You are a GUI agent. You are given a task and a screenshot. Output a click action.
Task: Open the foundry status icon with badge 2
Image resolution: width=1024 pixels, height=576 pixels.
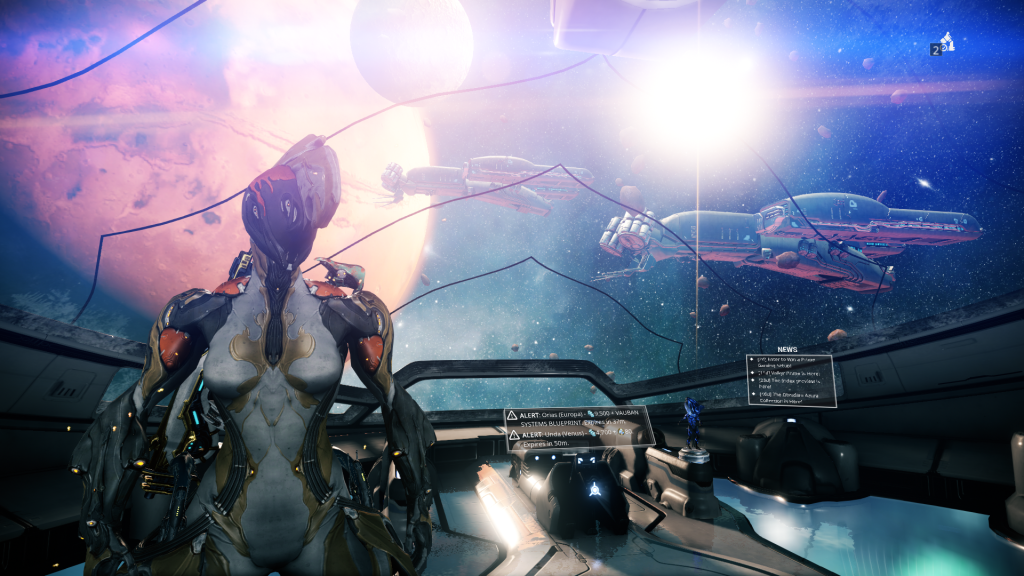tap(942, 44)
